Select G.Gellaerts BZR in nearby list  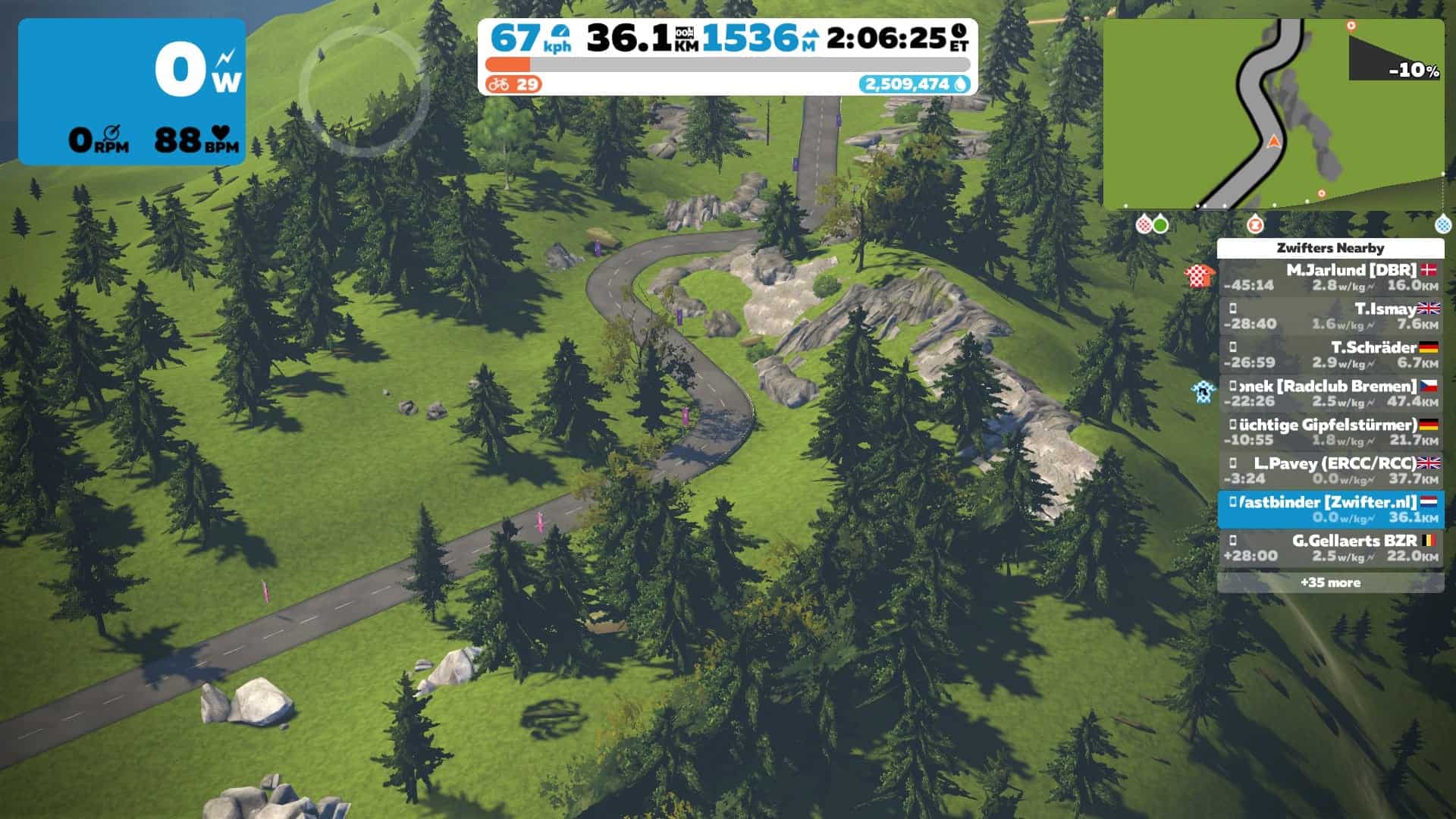(1330, 548)
